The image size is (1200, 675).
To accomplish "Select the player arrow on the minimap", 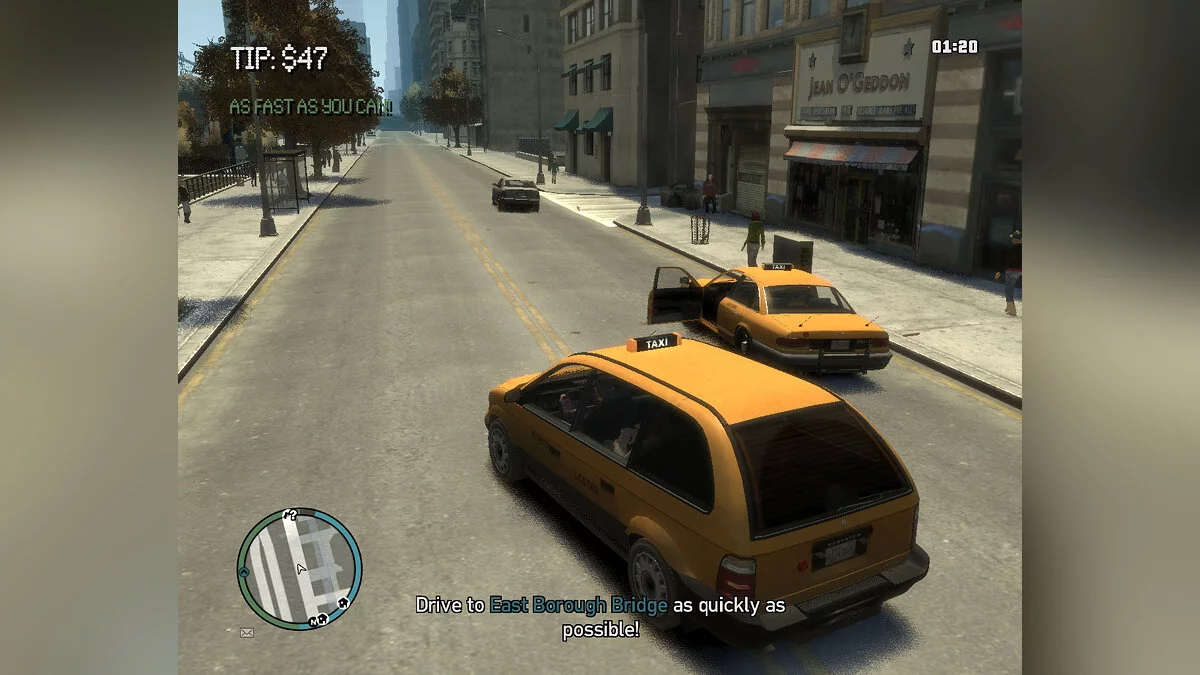I will (x=301, y=568).
